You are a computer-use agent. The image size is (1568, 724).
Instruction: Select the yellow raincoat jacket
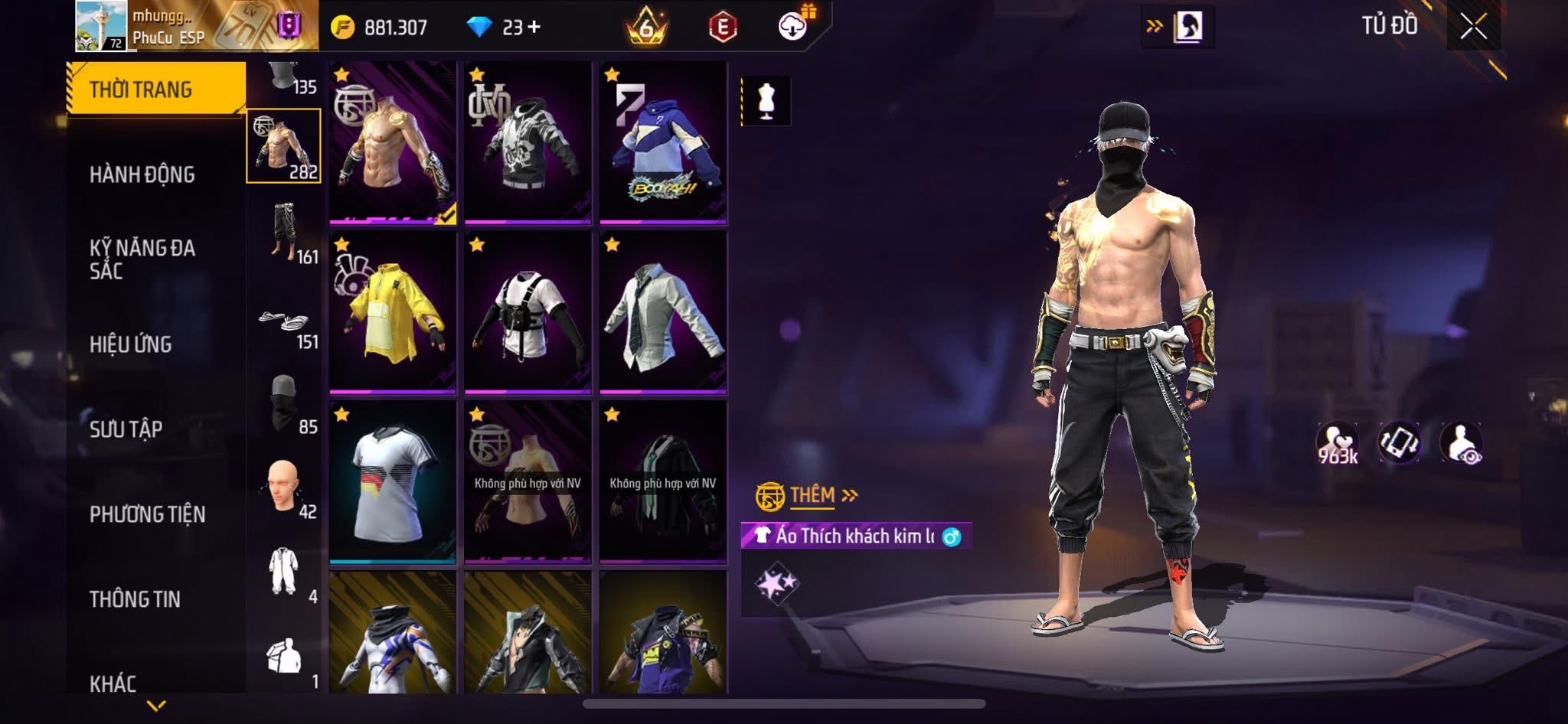pos(393,312)
